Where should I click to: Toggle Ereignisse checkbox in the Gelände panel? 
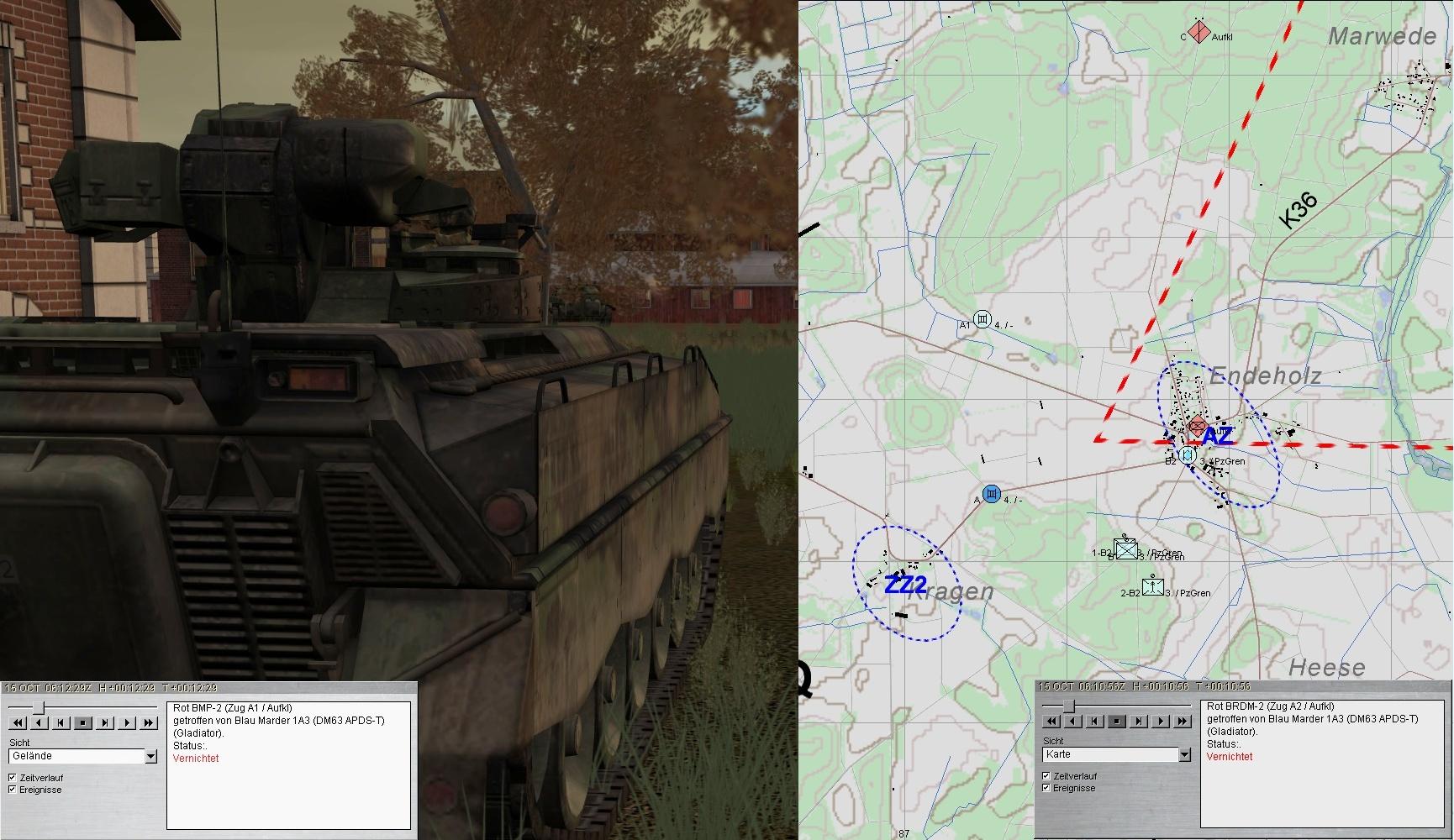pos(12,790)
